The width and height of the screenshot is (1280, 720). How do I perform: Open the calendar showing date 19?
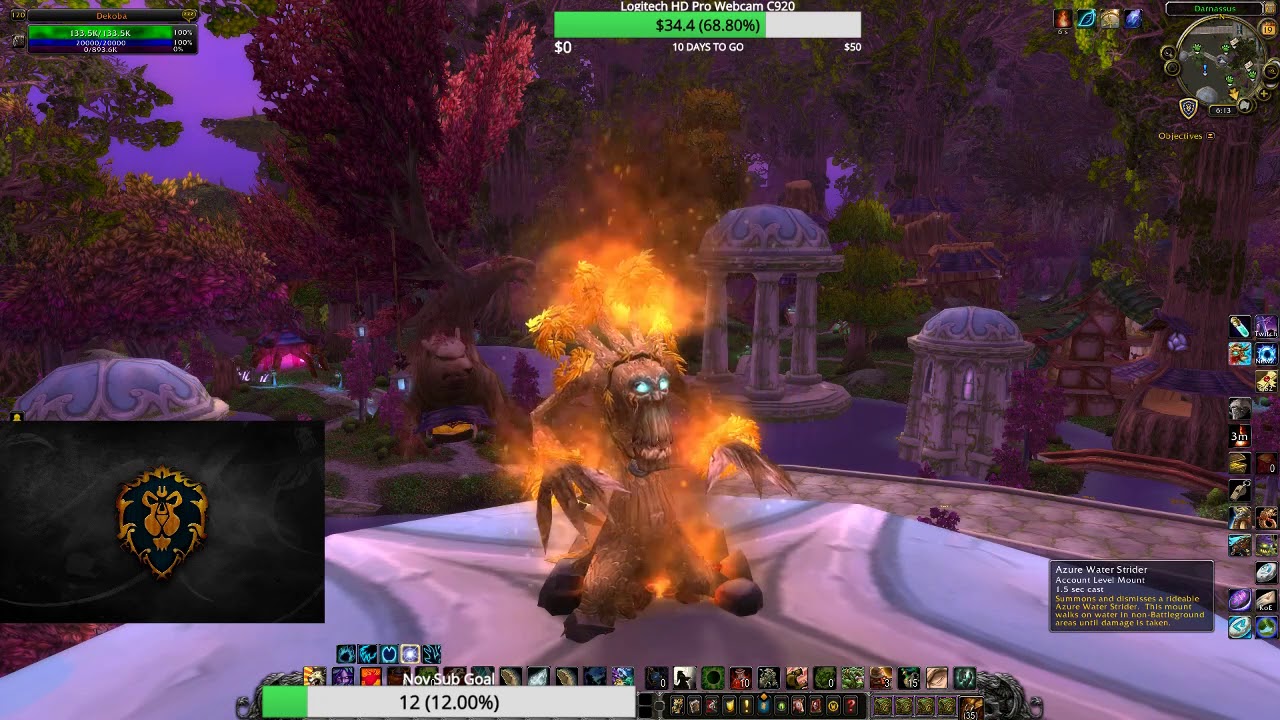[x=1268, y=30]
